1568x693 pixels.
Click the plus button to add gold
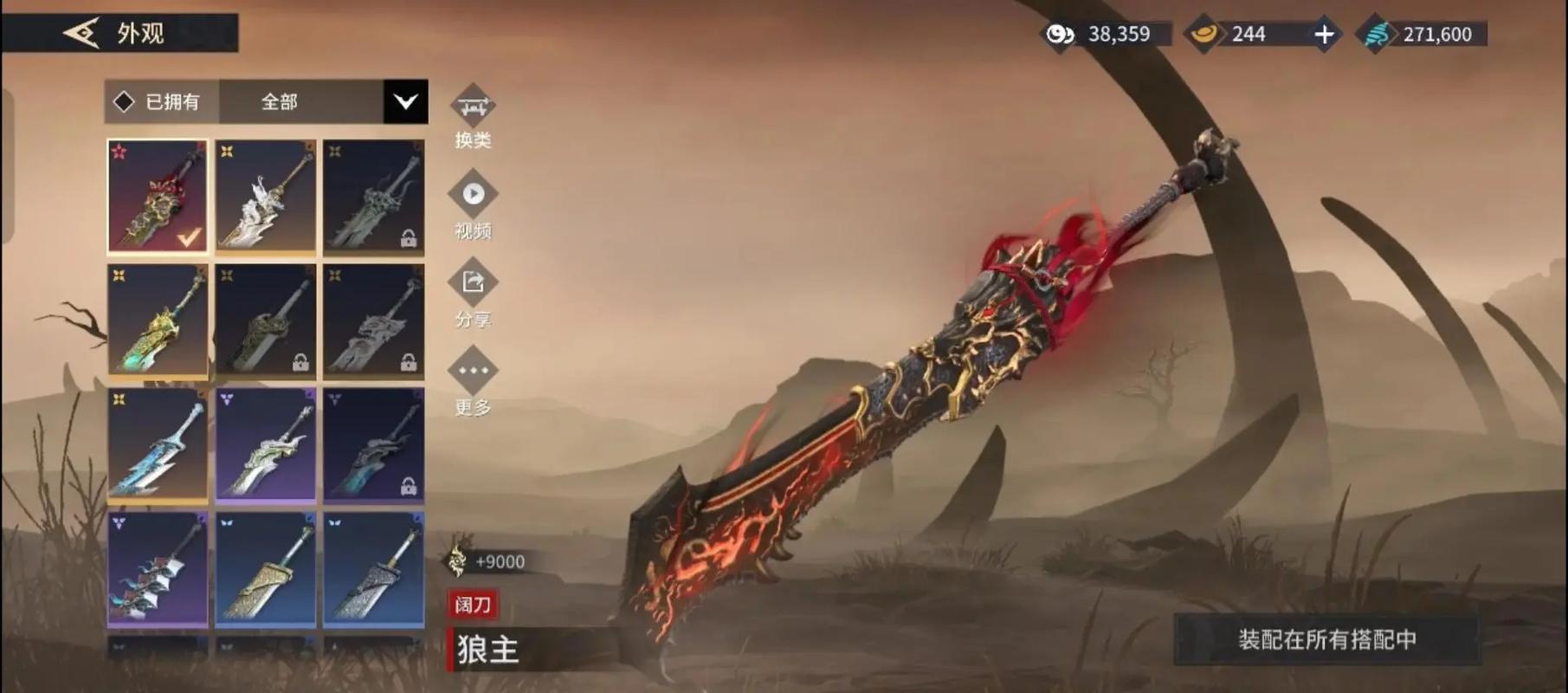click(x=1324, y=35)
